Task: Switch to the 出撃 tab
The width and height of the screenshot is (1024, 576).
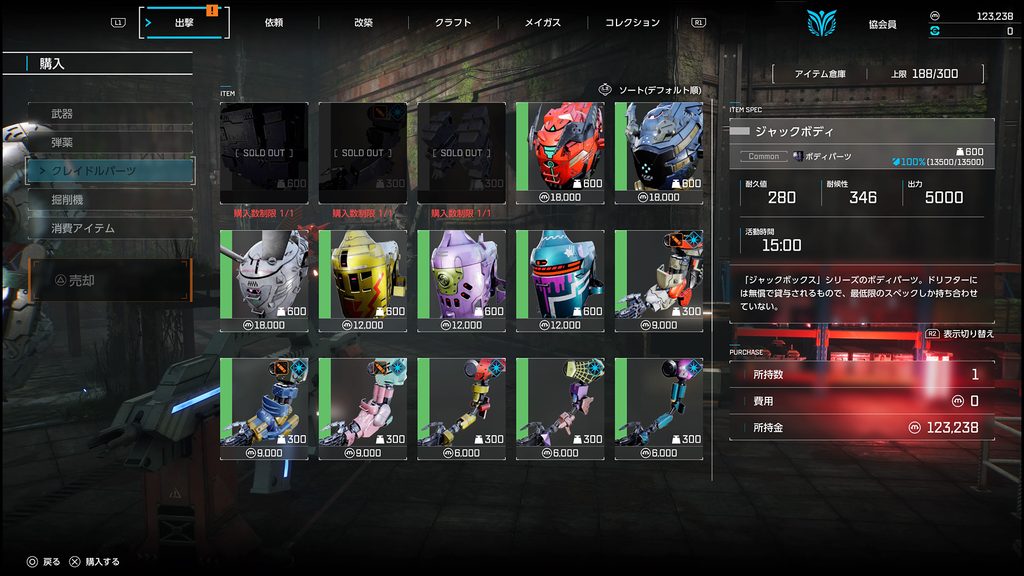Action: tap(185, 22)
